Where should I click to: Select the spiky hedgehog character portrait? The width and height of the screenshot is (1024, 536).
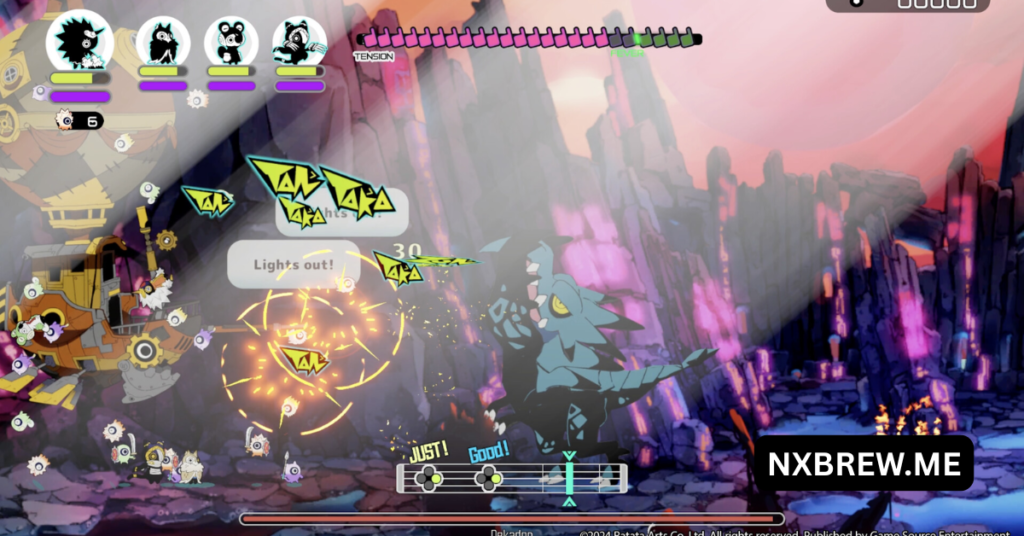click(80, 40)
